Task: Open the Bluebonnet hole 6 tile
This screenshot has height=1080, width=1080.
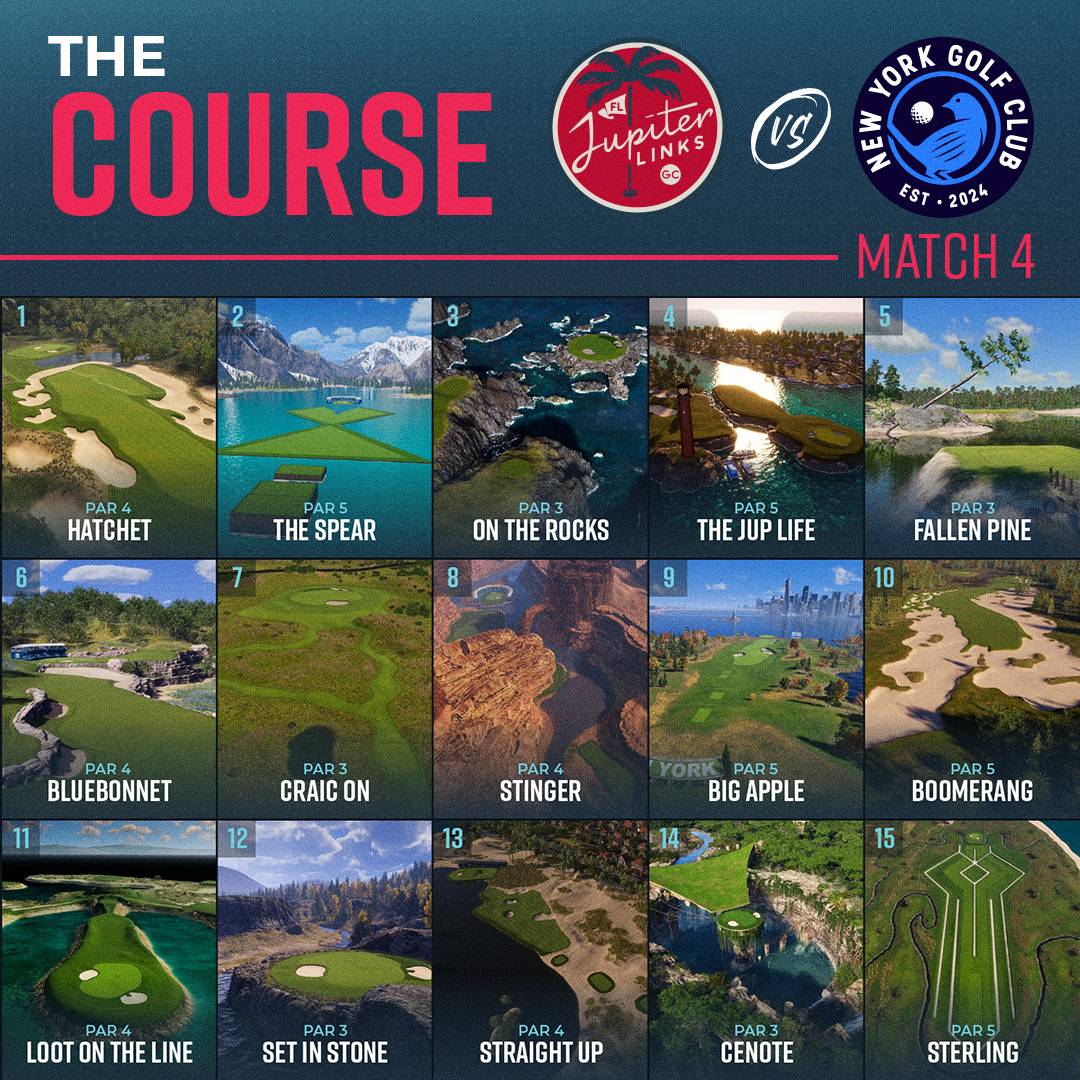Action: click(x=108, y=688)
